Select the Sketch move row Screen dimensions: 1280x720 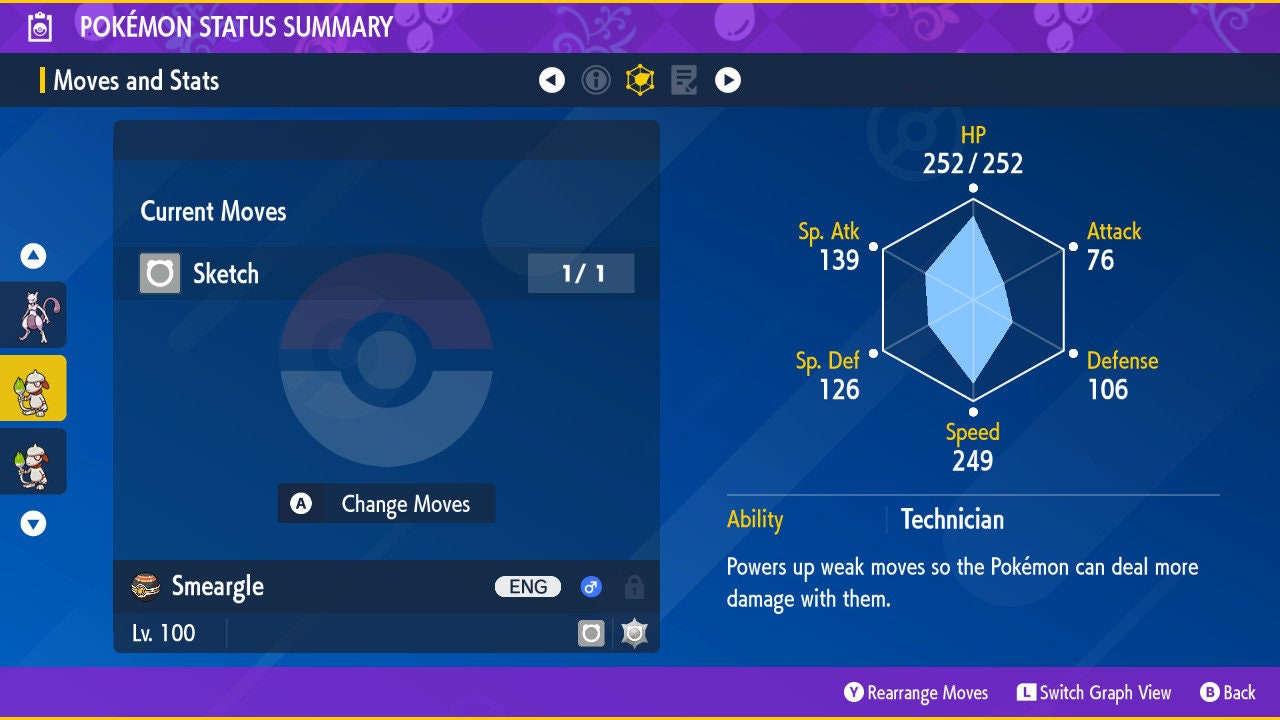tap(386, 273)
